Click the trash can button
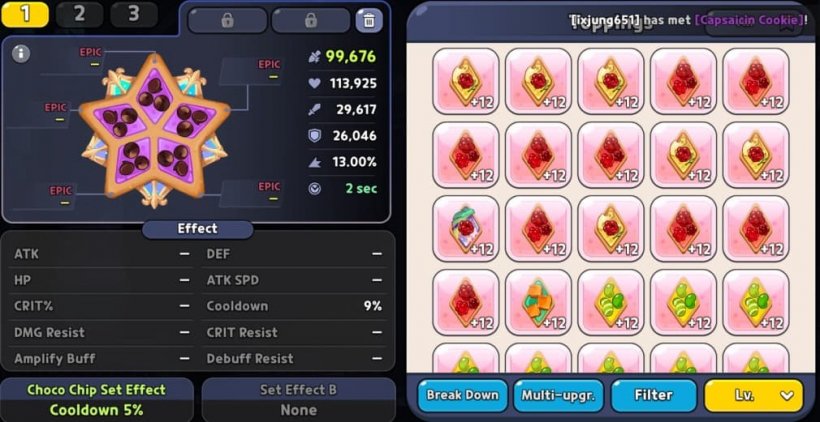Viewport: 820px width, 422px height. pos(369,20)
